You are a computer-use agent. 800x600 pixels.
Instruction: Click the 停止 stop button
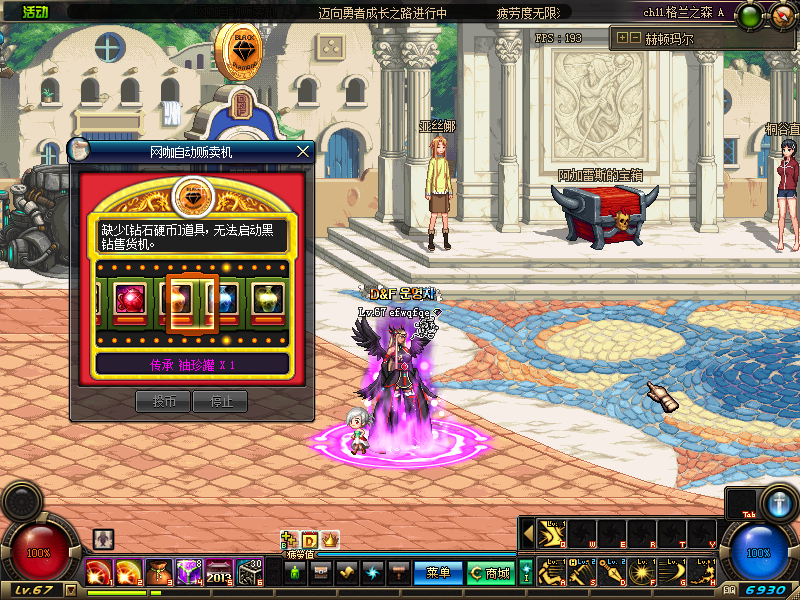[220, 402]
